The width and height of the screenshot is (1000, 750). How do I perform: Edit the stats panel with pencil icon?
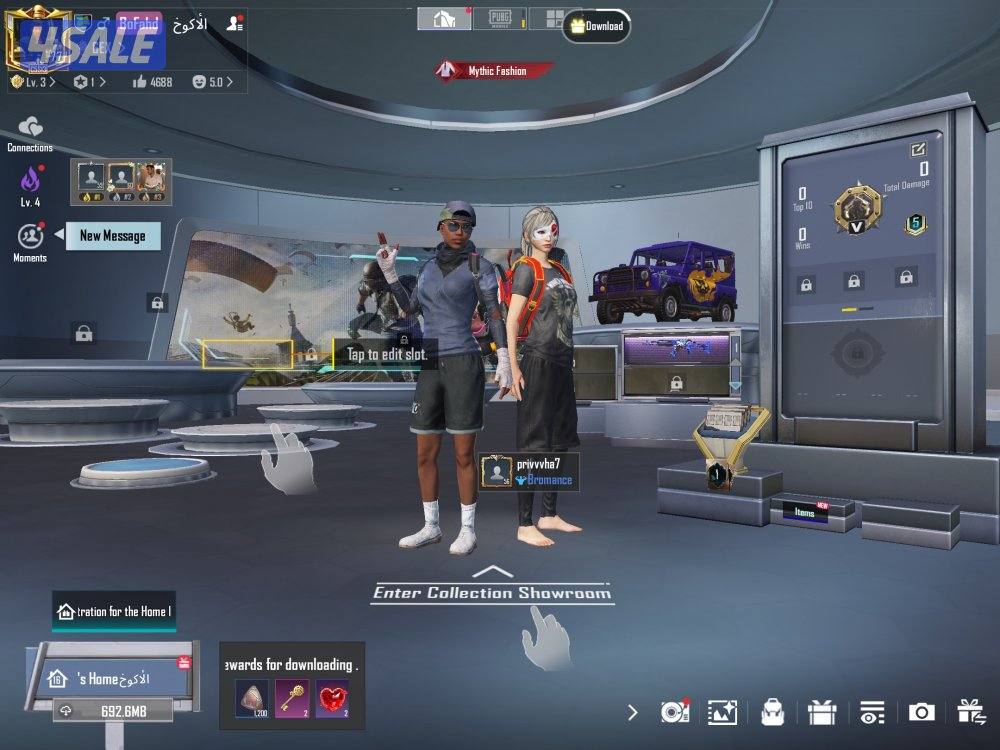(918, 150)
